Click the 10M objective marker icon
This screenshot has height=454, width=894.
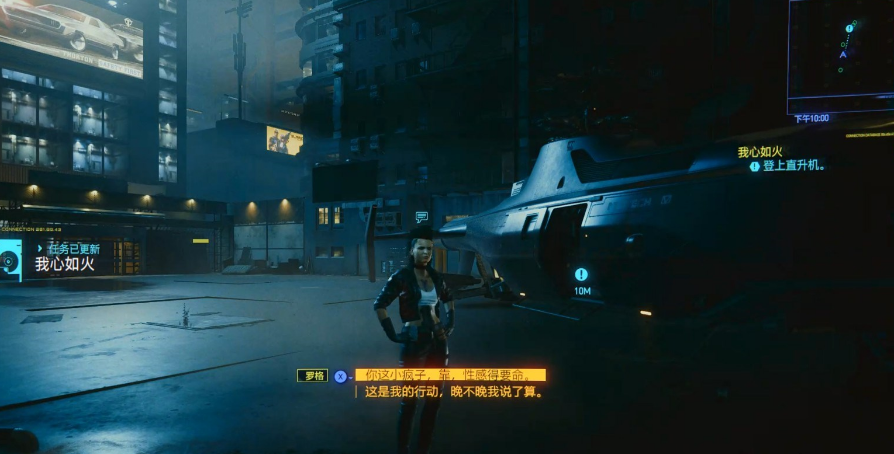click(581, 274)
